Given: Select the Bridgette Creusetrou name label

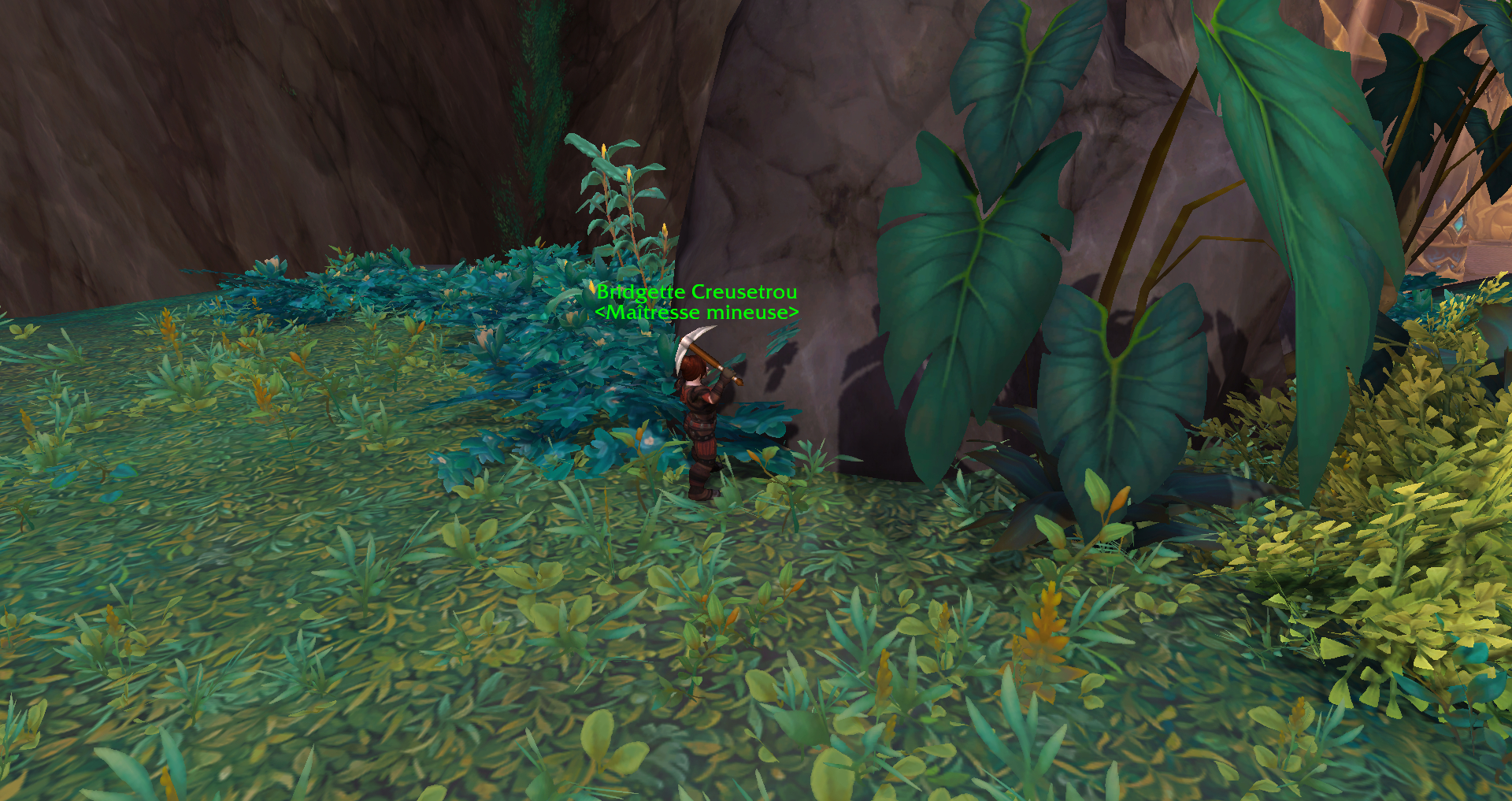Looking at the screenshot, I should (696, 292).
